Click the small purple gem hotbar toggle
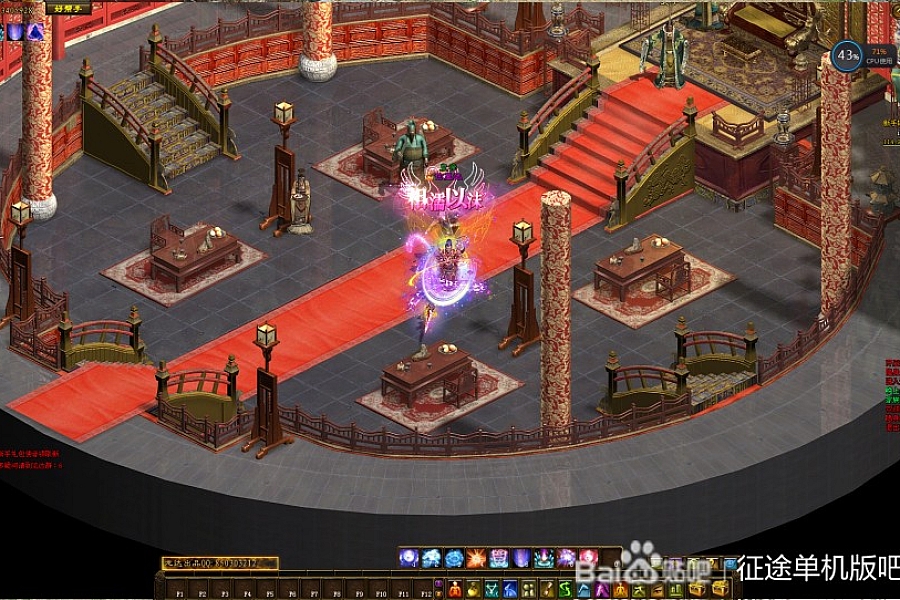Screen dimensions: 900x600 [438, 582]
